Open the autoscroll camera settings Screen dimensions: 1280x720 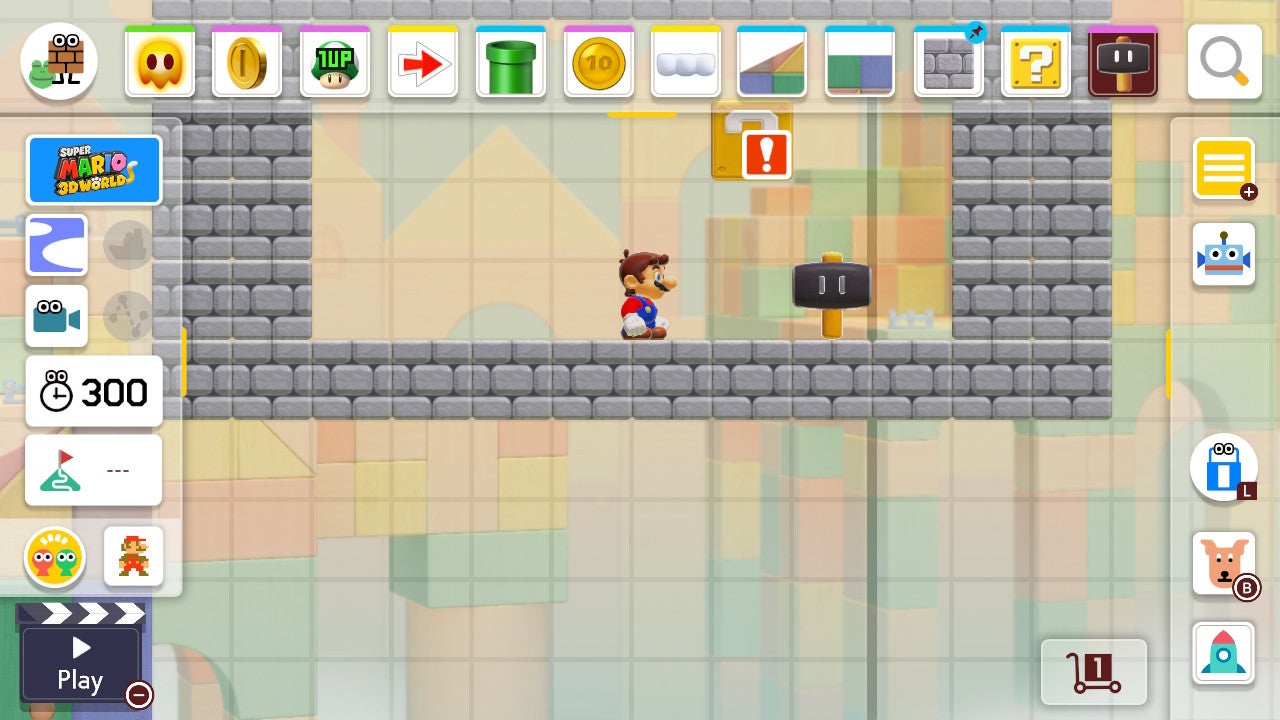[56, 317]
